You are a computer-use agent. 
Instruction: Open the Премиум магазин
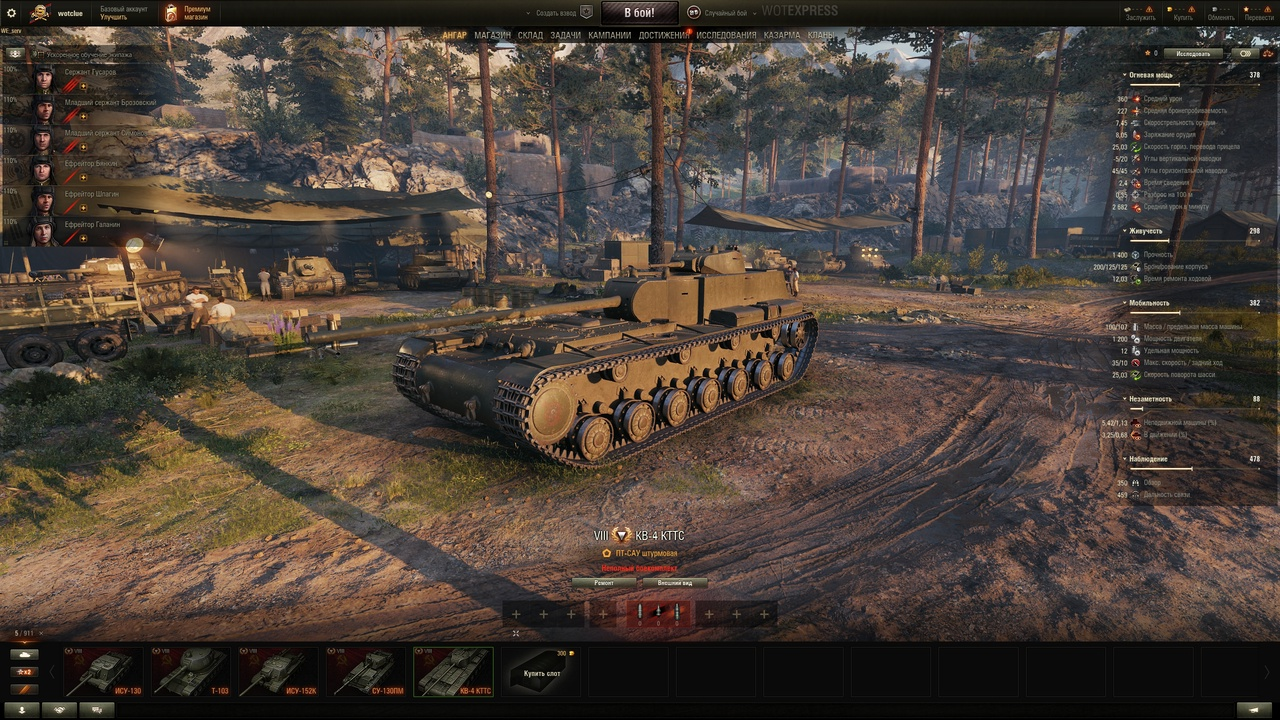(x=187, y=13)
